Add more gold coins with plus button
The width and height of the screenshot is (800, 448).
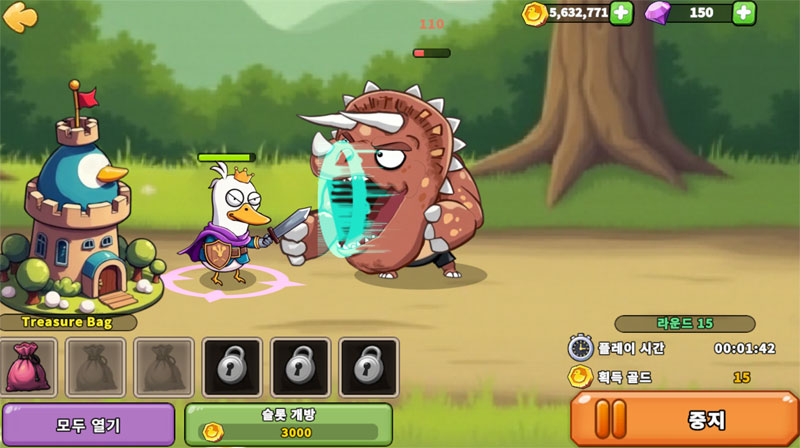pos(621,13)
